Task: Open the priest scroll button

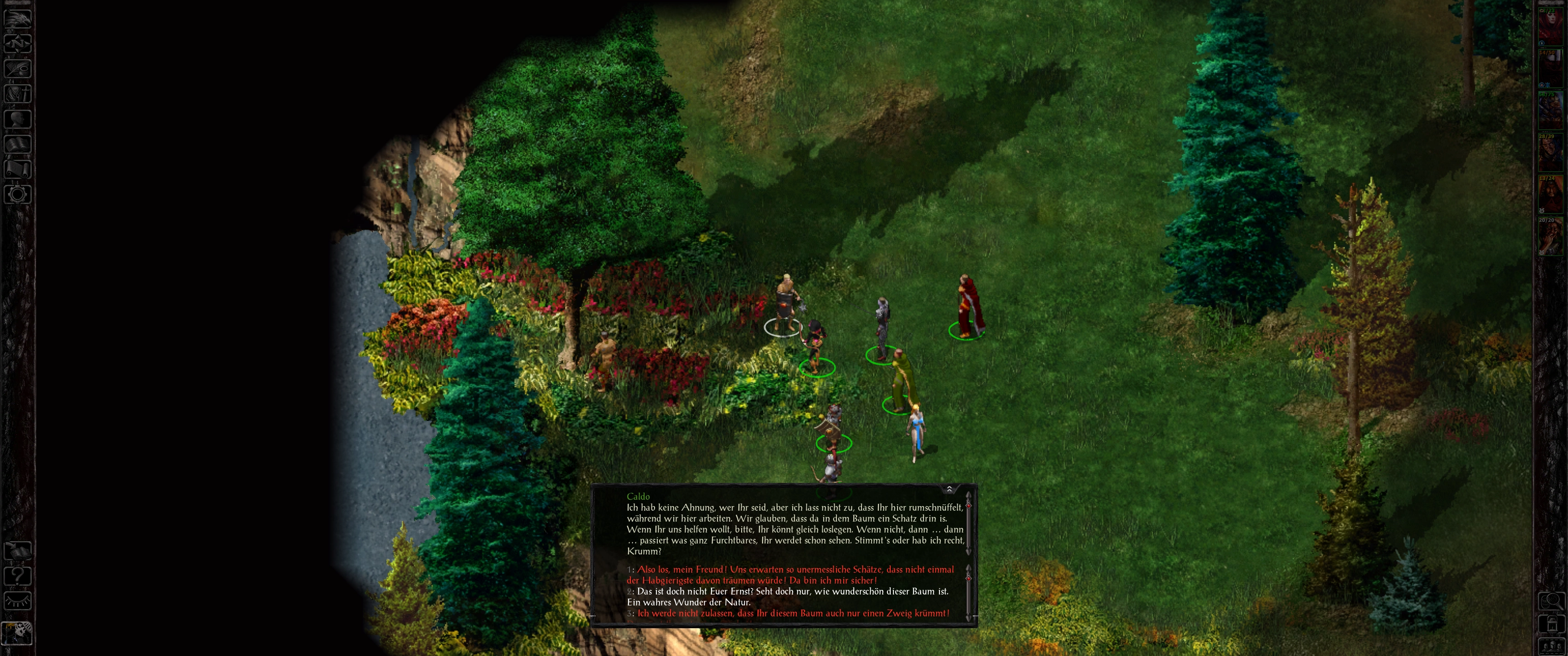Action: 18,169
